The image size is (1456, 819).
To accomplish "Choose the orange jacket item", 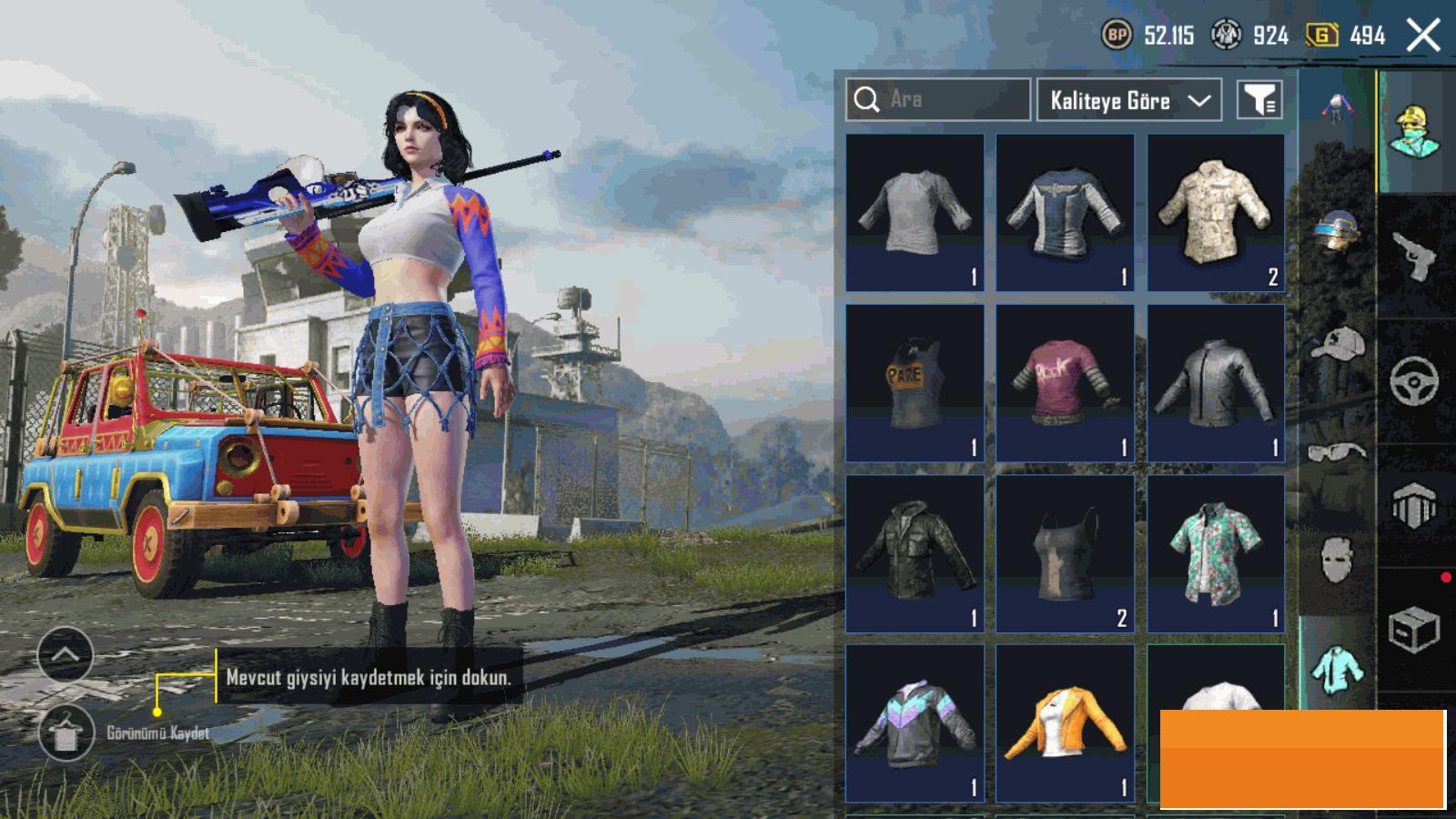I will pos(1065,723).
